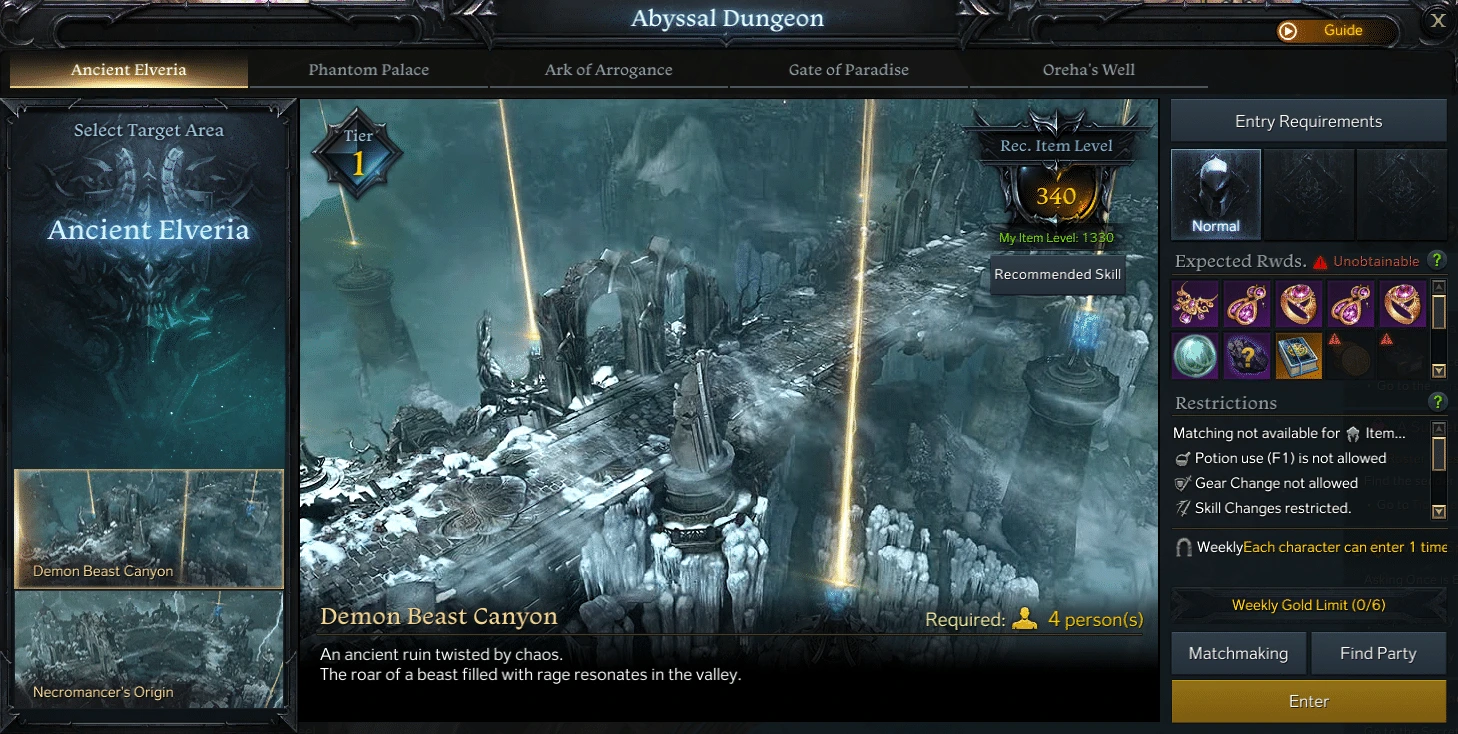Open the Oreha's Well tab
Screen dimensions: 1458x734
[x=1088, y=70]
